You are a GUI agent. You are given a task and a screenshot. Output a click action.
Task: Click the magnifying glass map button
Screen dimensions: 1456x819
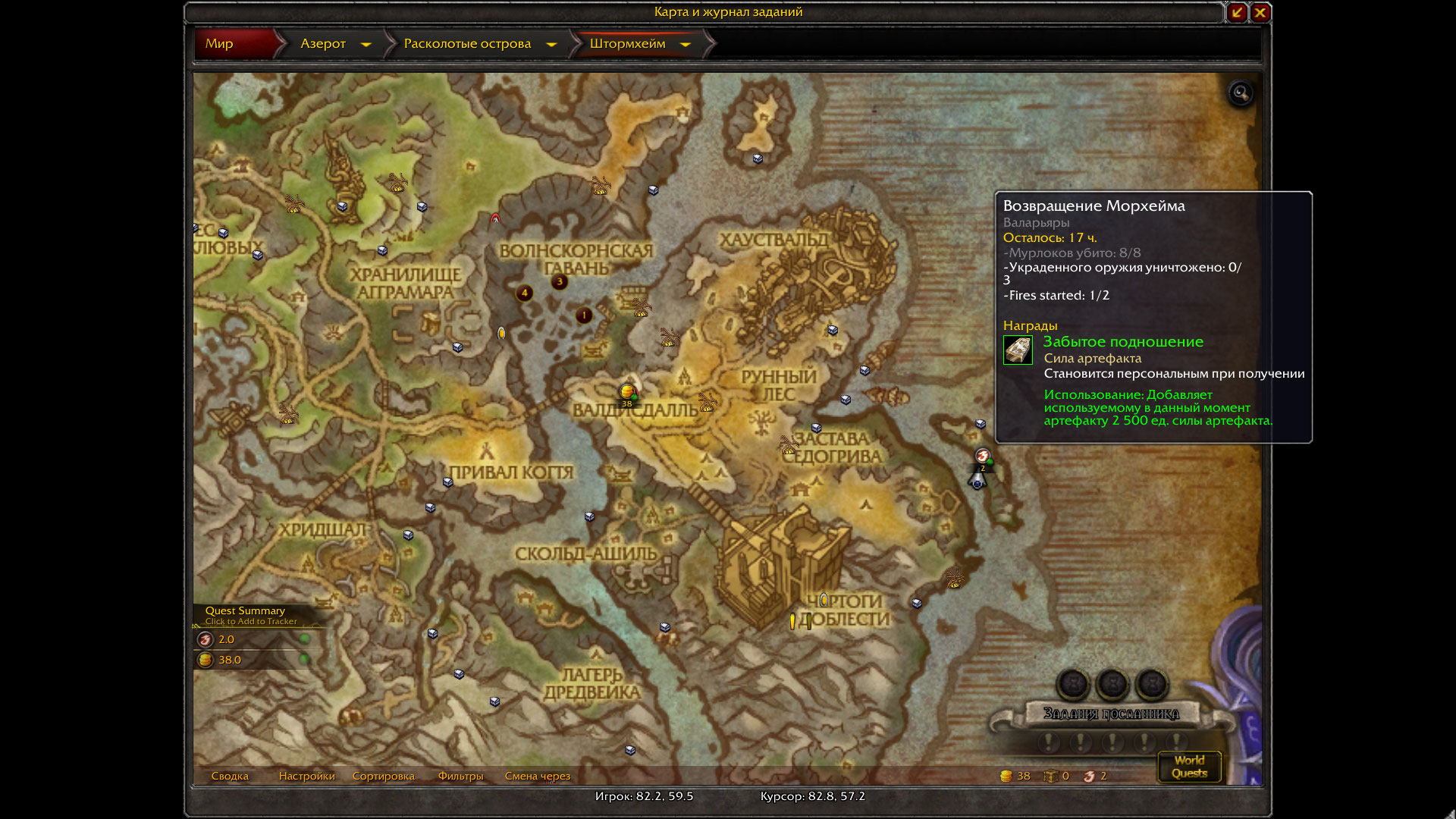pyautogui.click(x=1241, y=93)
